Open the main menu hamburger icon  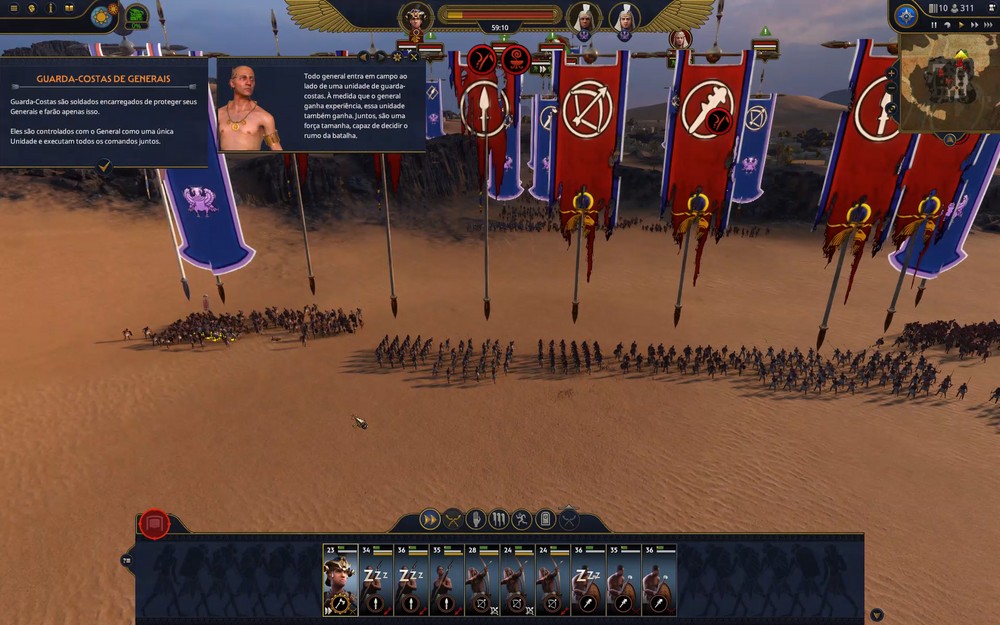[x=13, y=8]
